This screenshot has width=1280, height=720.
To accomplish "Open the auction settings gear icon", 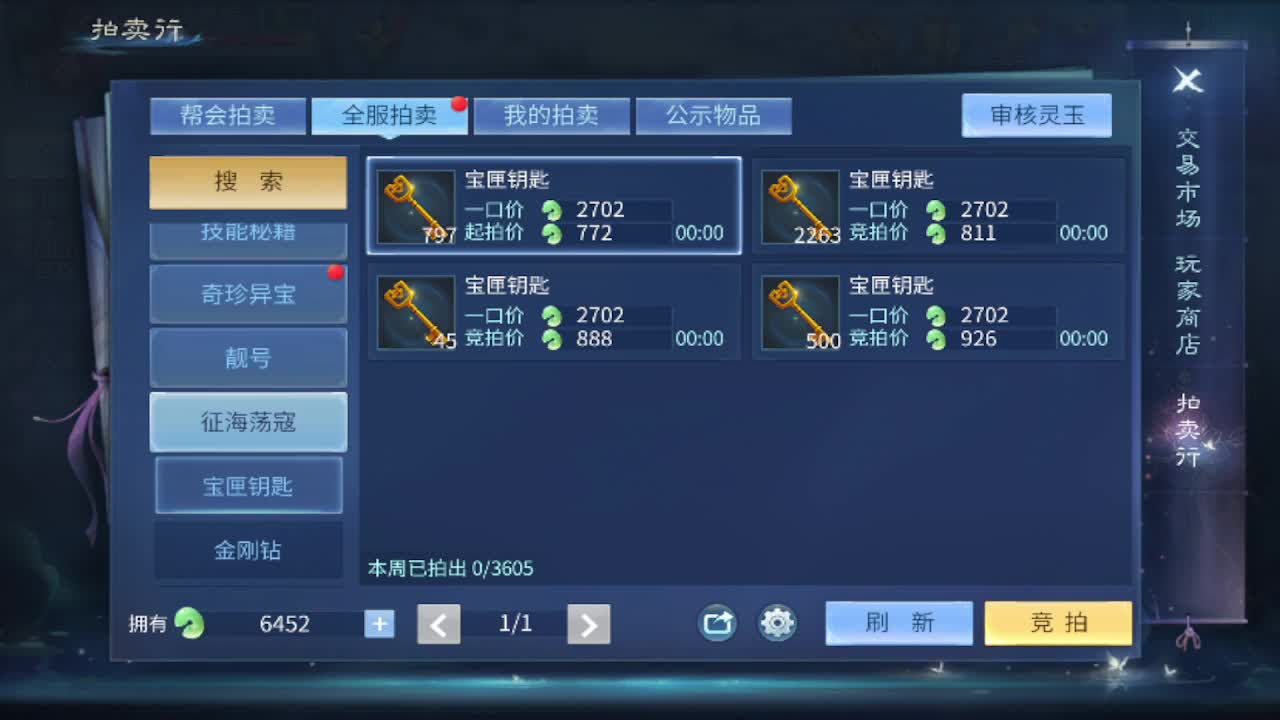I will point(776,622).
